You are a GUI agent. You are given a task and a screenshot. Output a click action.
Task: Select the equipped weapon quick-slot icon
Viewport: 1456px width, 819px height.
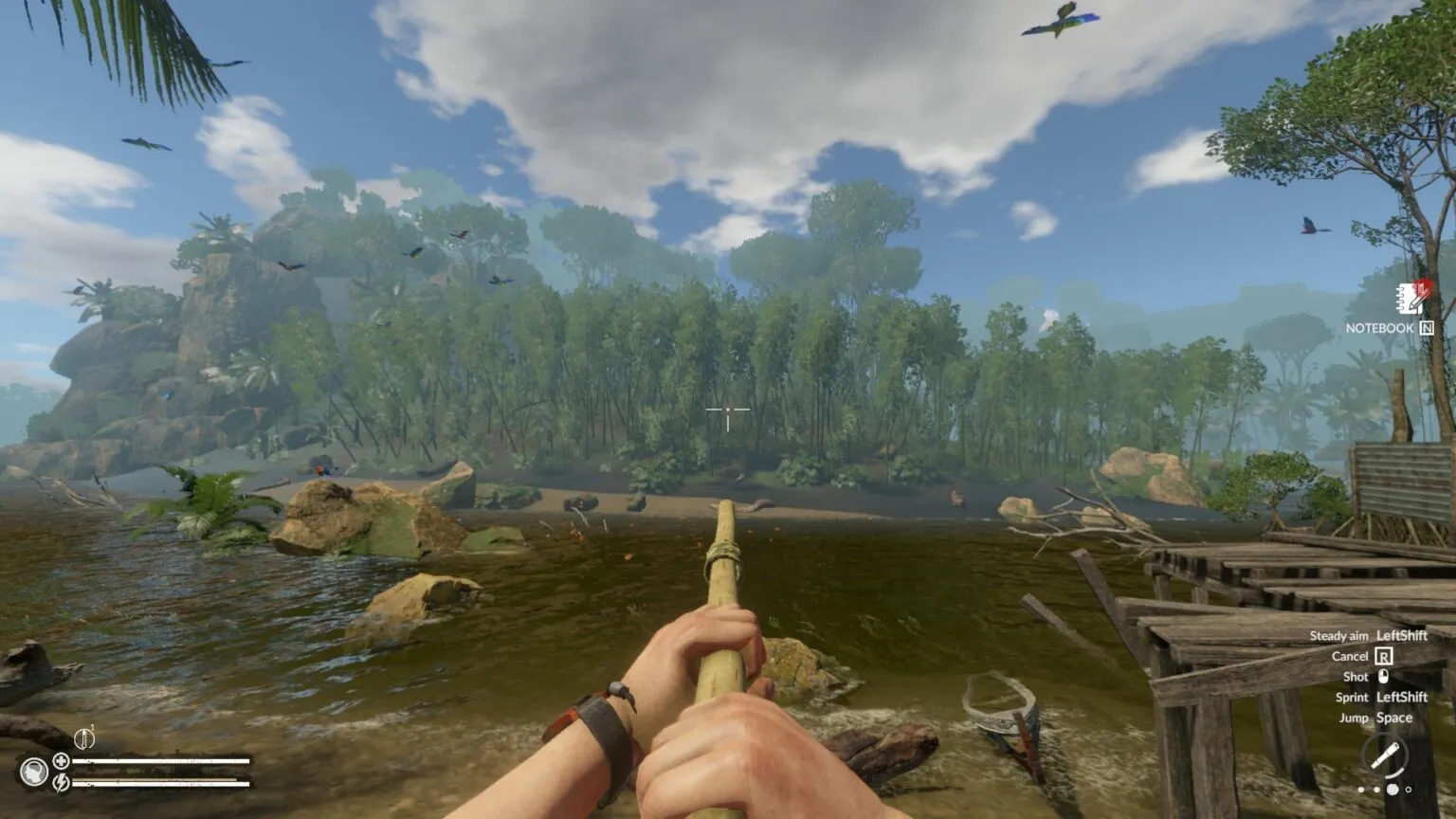tap(1385, 756)
